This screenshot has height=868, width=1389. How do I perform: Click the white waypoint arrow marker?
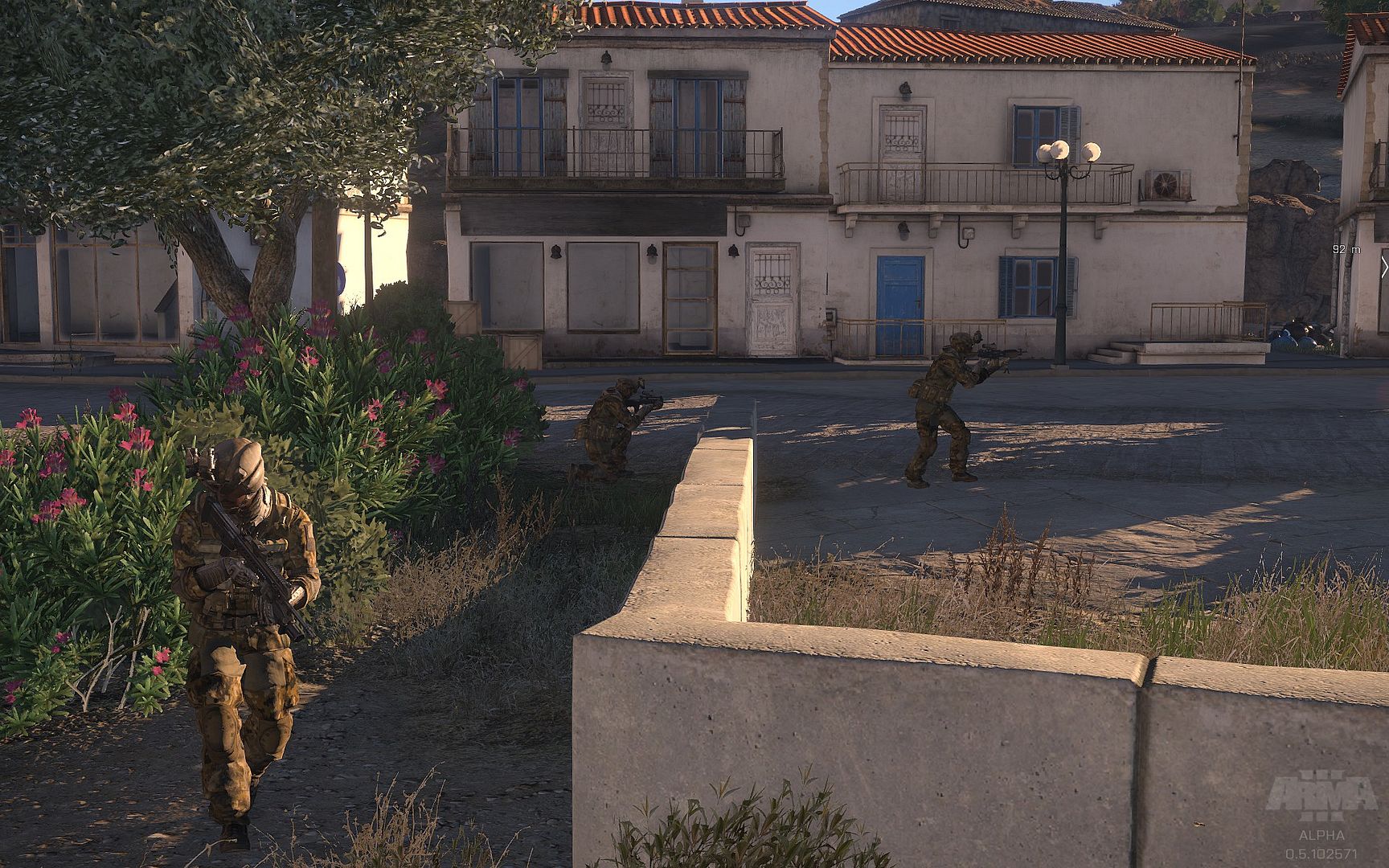tap(1384, 268)
